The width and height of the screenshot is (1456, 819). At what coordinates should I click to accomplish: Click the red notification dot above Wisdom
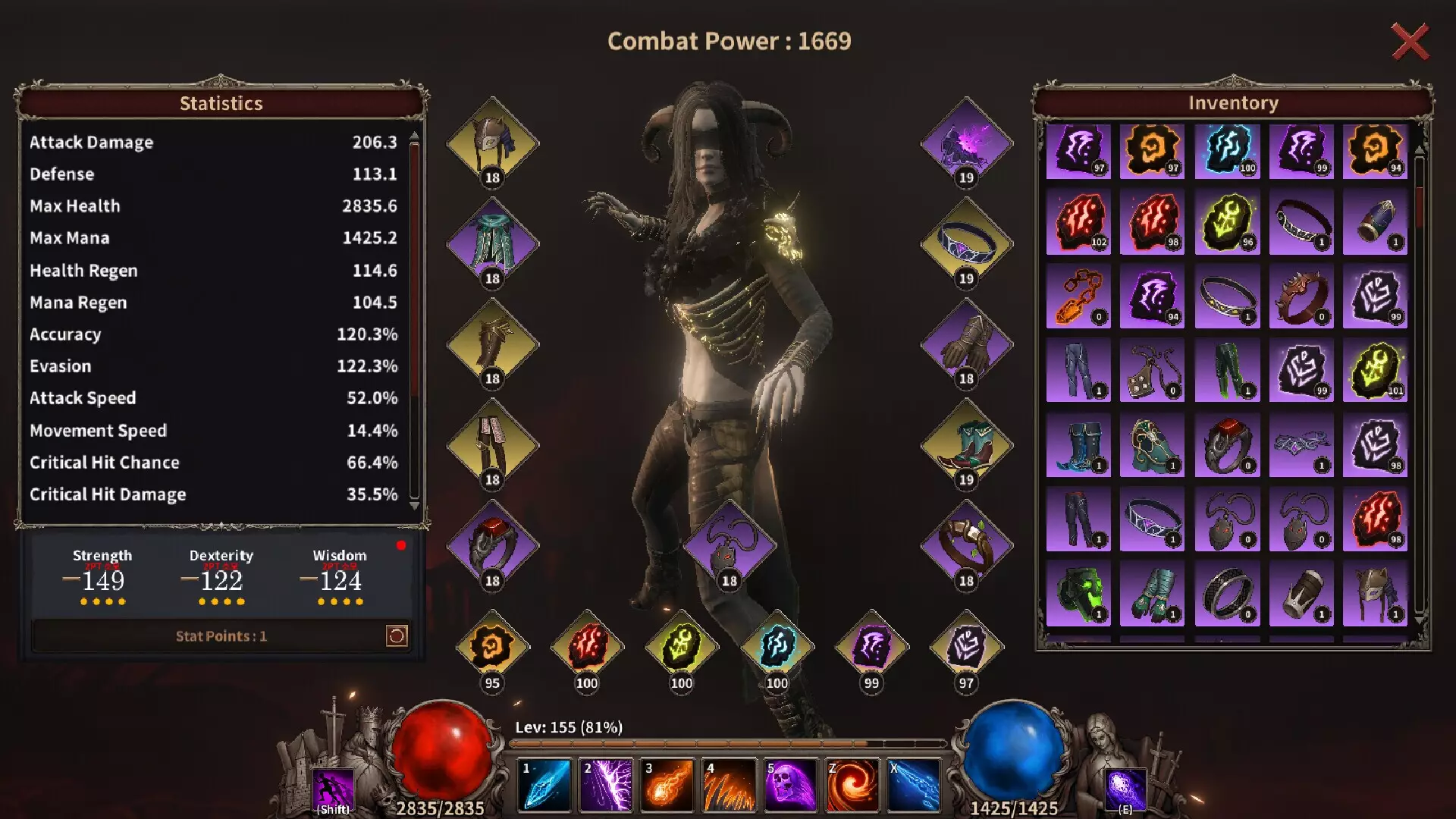402,544
